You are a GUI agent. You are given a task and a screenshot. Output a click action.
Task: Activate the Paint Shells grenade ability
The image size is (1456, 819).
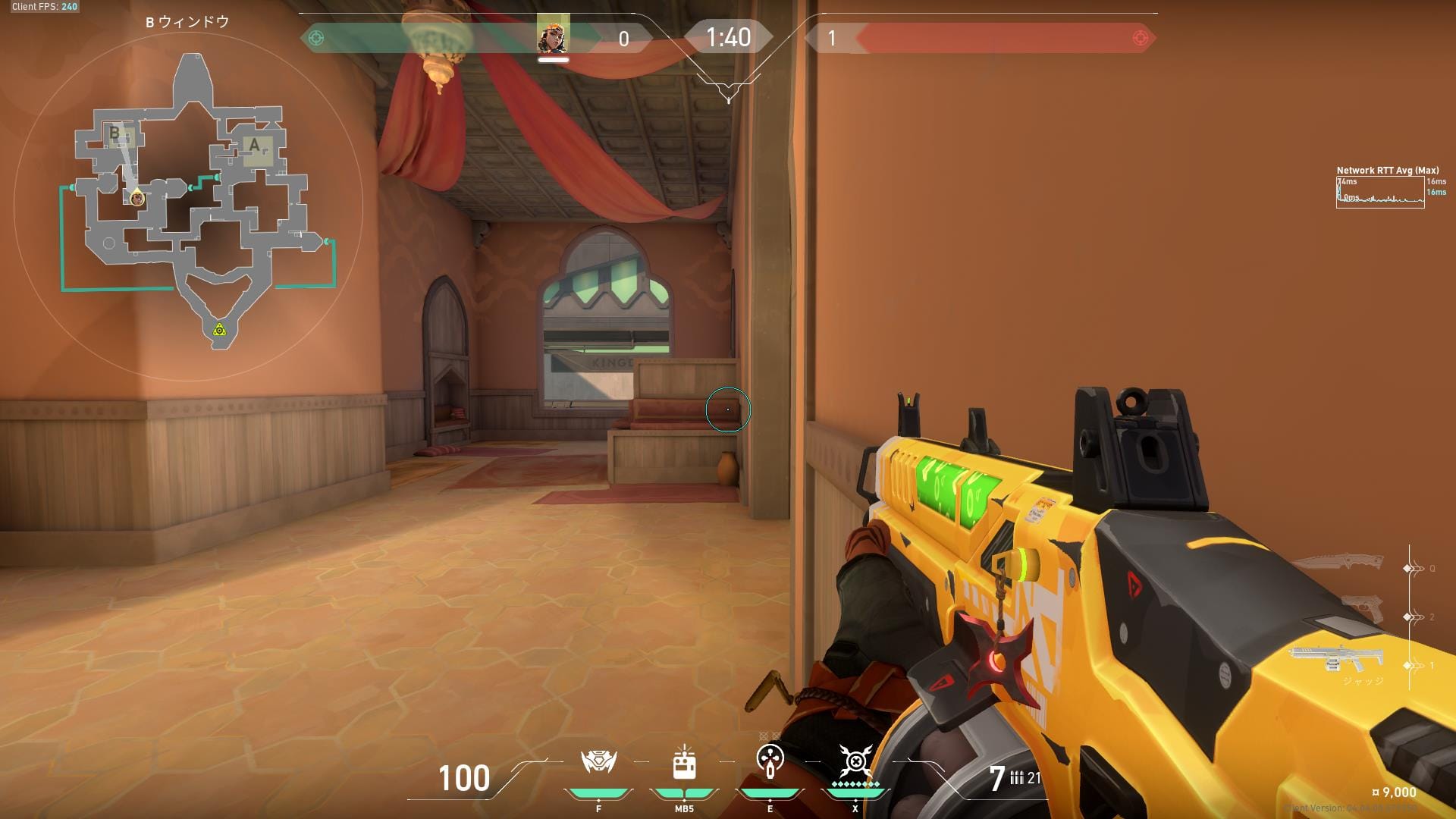click(770, 760)
